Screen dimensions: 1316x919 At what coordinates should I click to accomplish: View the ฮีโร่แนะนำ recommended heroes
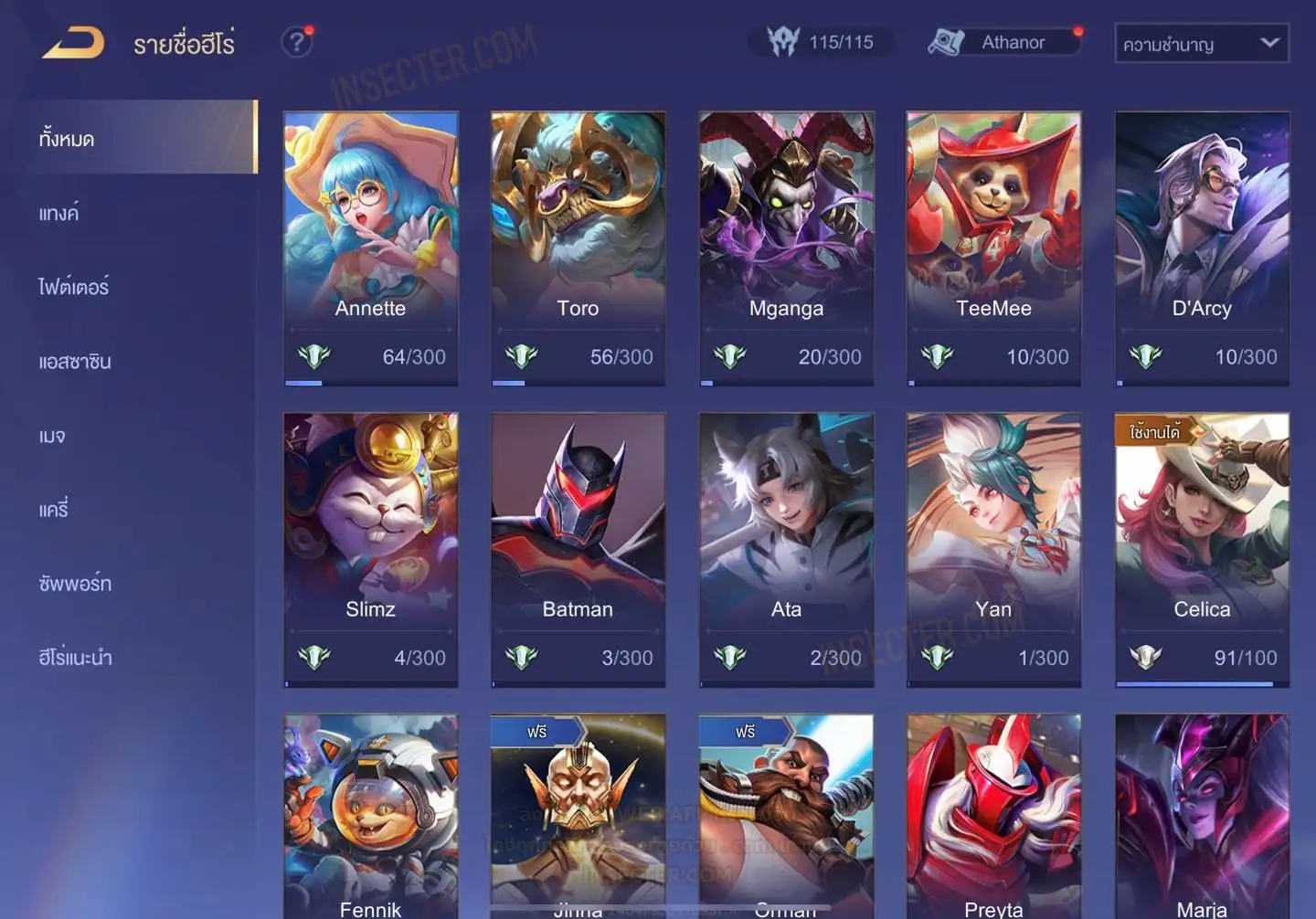pos(75,657)
